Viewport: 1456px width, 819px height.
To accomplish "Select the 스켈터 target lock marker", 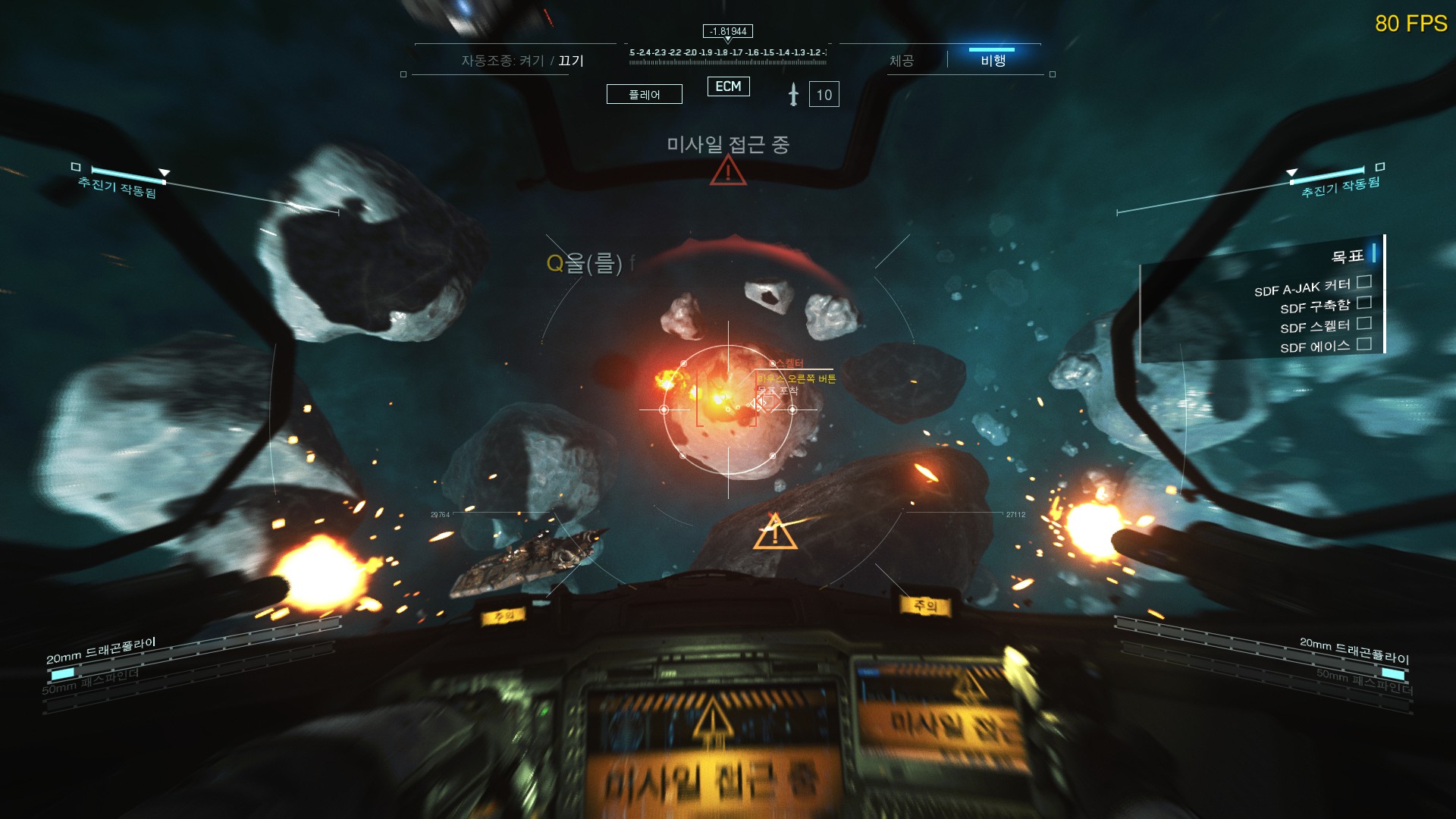I will pos(766,402).
